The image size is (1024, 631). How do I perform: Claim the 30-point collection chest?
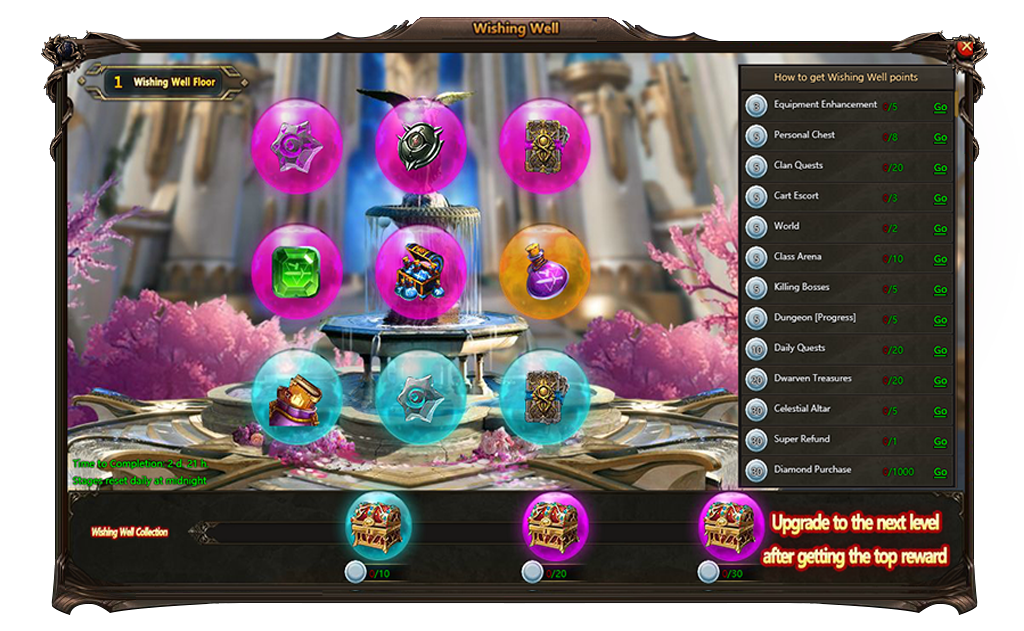click(x=731, y=525)
